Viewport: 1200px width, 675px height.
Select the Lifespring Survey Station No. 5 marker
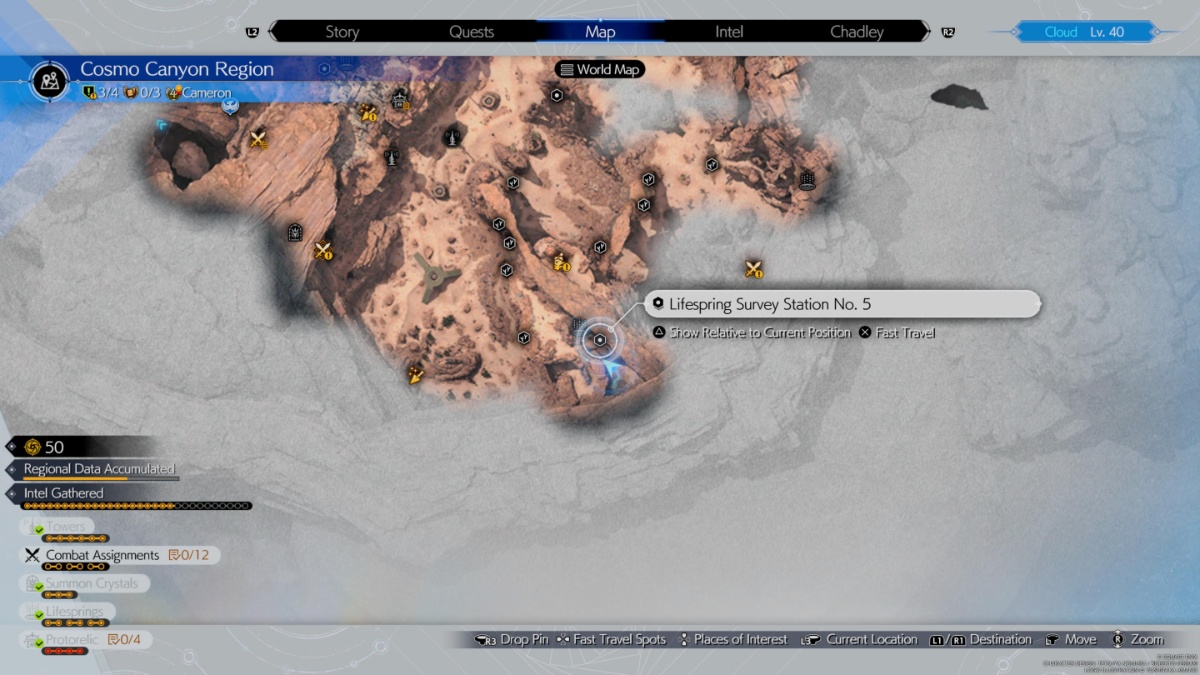599,340
